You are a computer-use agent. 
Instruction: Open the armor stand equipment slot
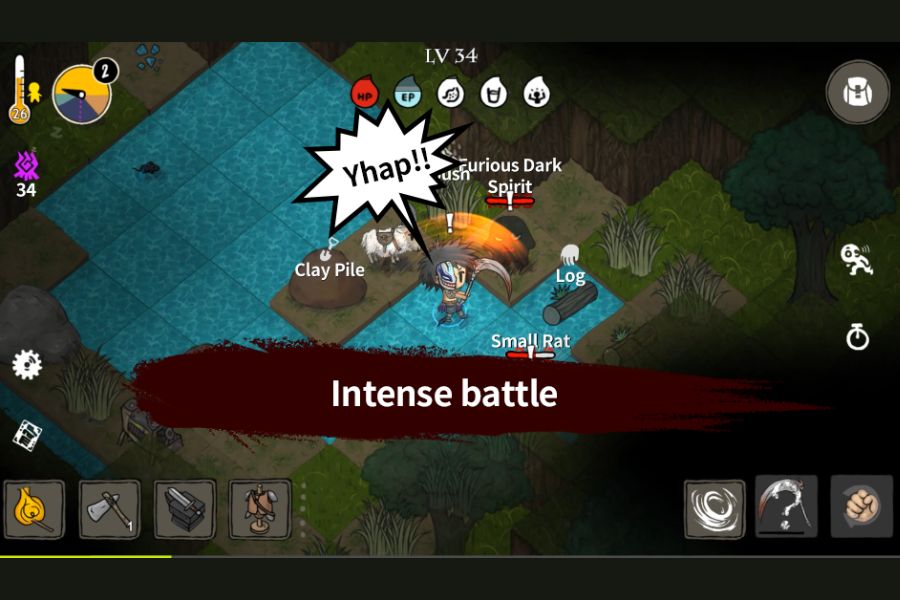[260, 509]
